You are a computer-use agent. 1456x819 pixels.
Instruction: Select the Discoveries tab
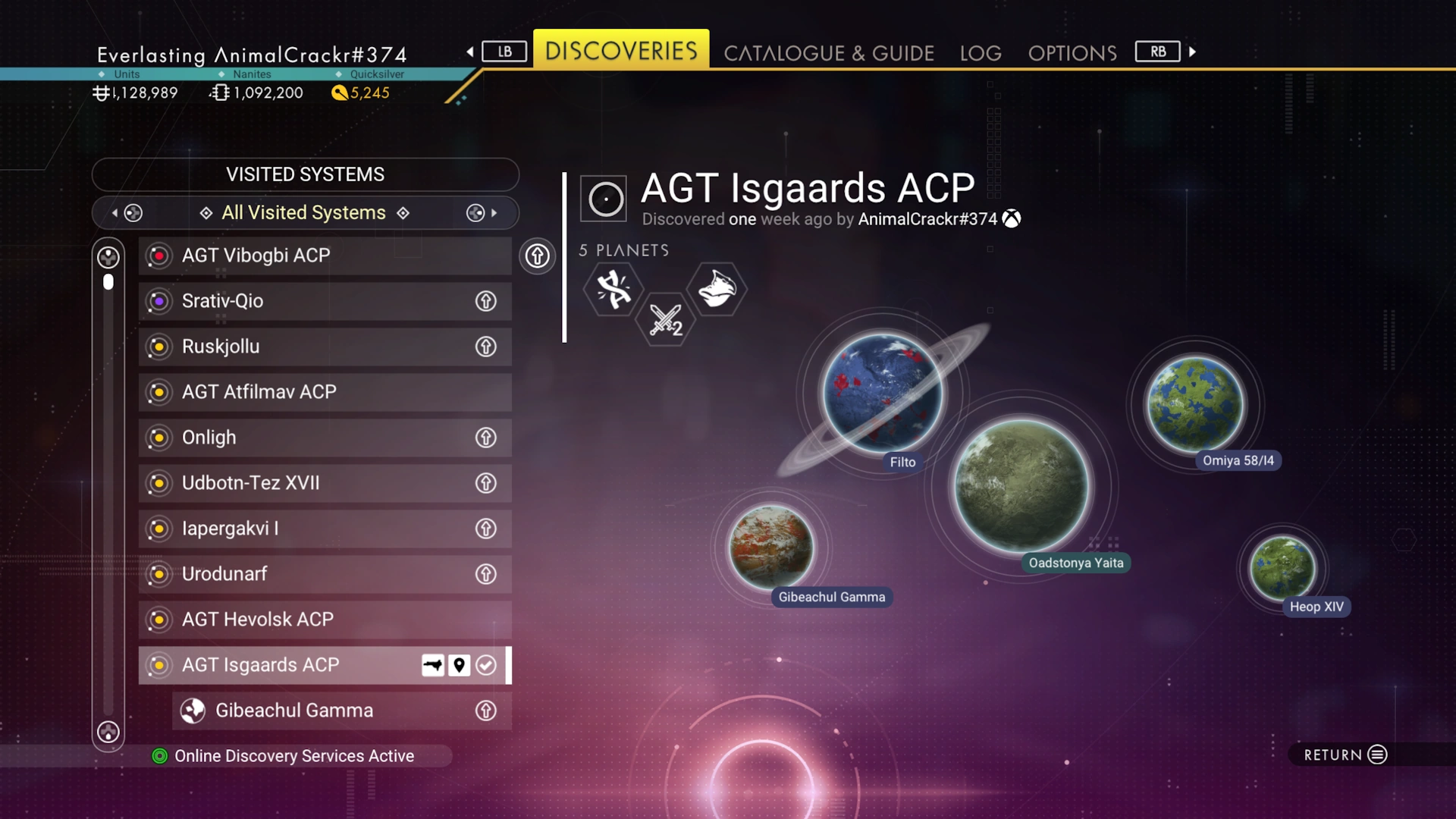coord(621,51)
